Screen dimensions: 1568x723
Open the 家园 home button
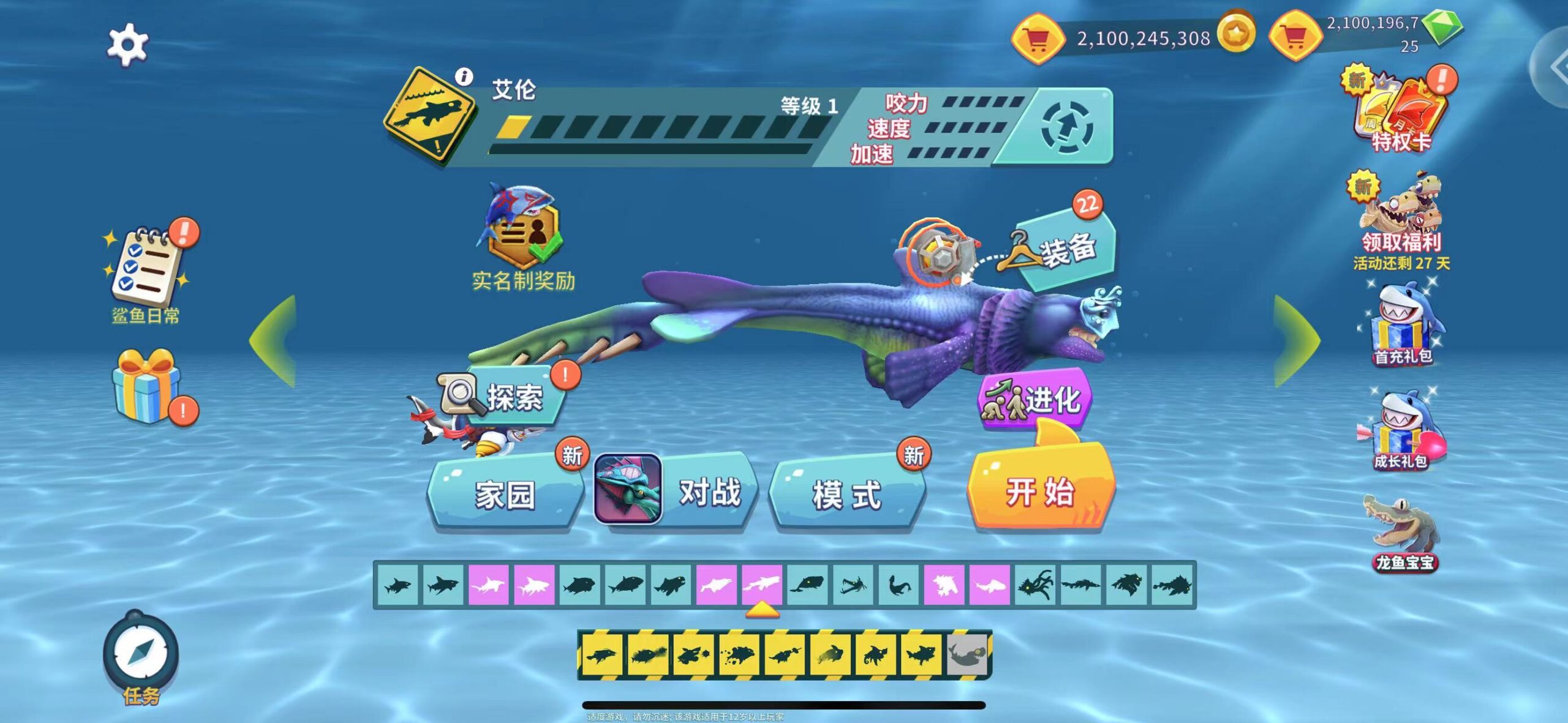click(x=505, y=493)
